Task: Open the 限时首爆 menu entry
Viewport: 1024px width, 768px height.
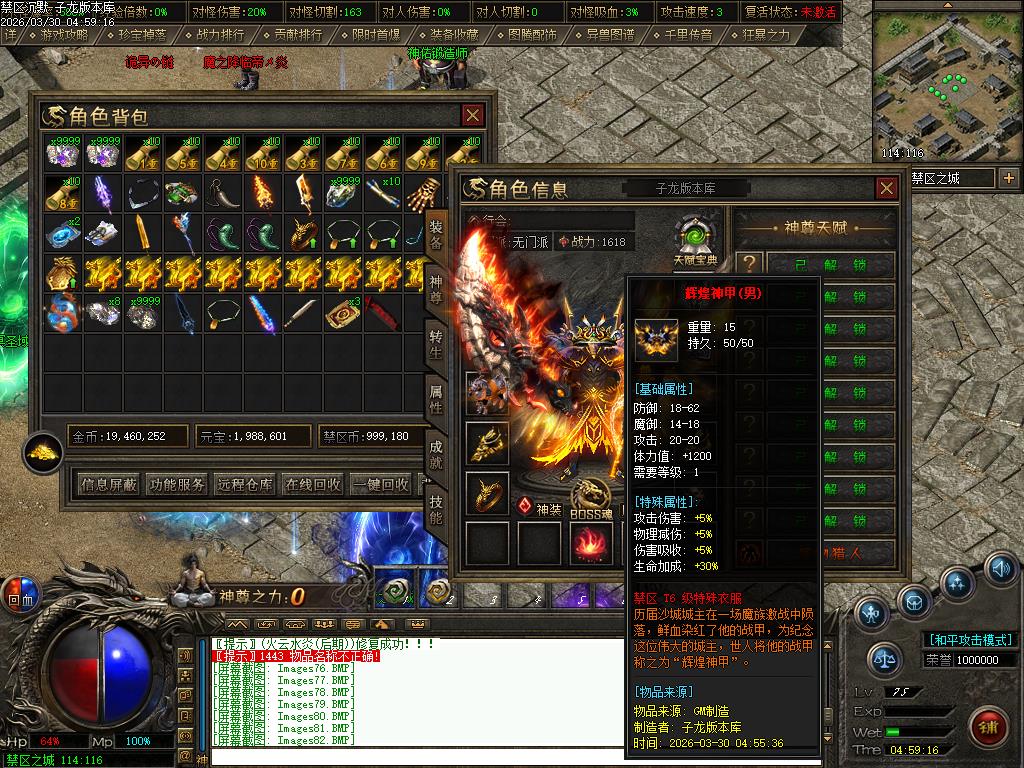Action: 376,34
